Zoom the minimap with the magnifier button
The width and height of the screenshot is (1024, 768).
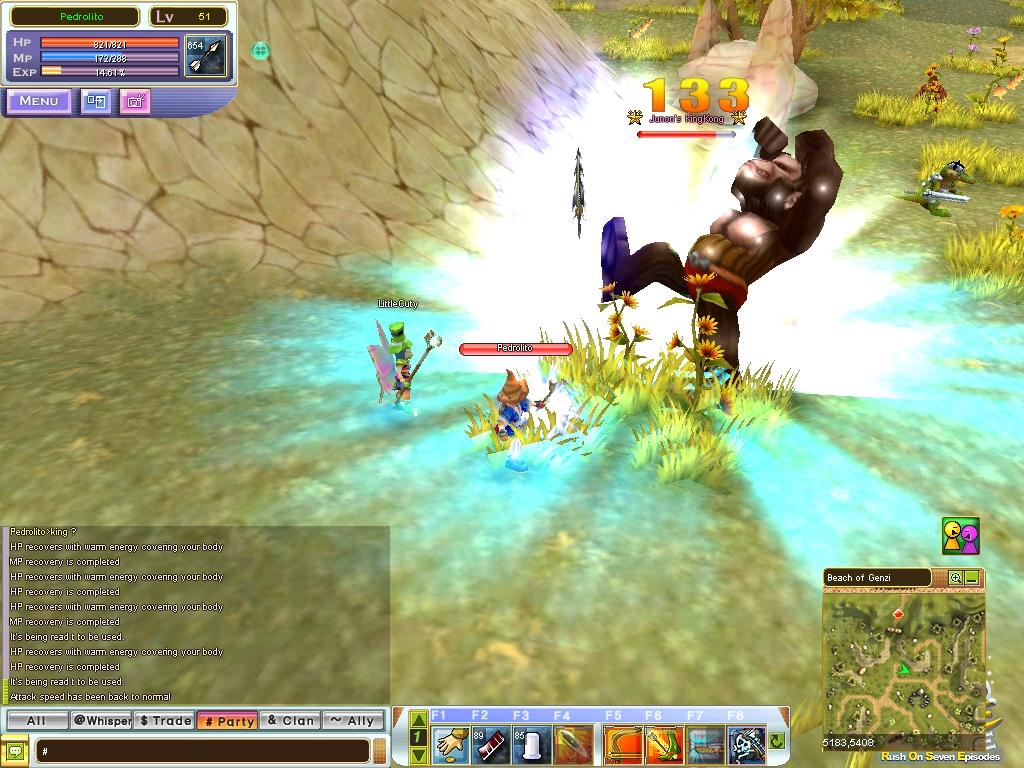point(955,578)
